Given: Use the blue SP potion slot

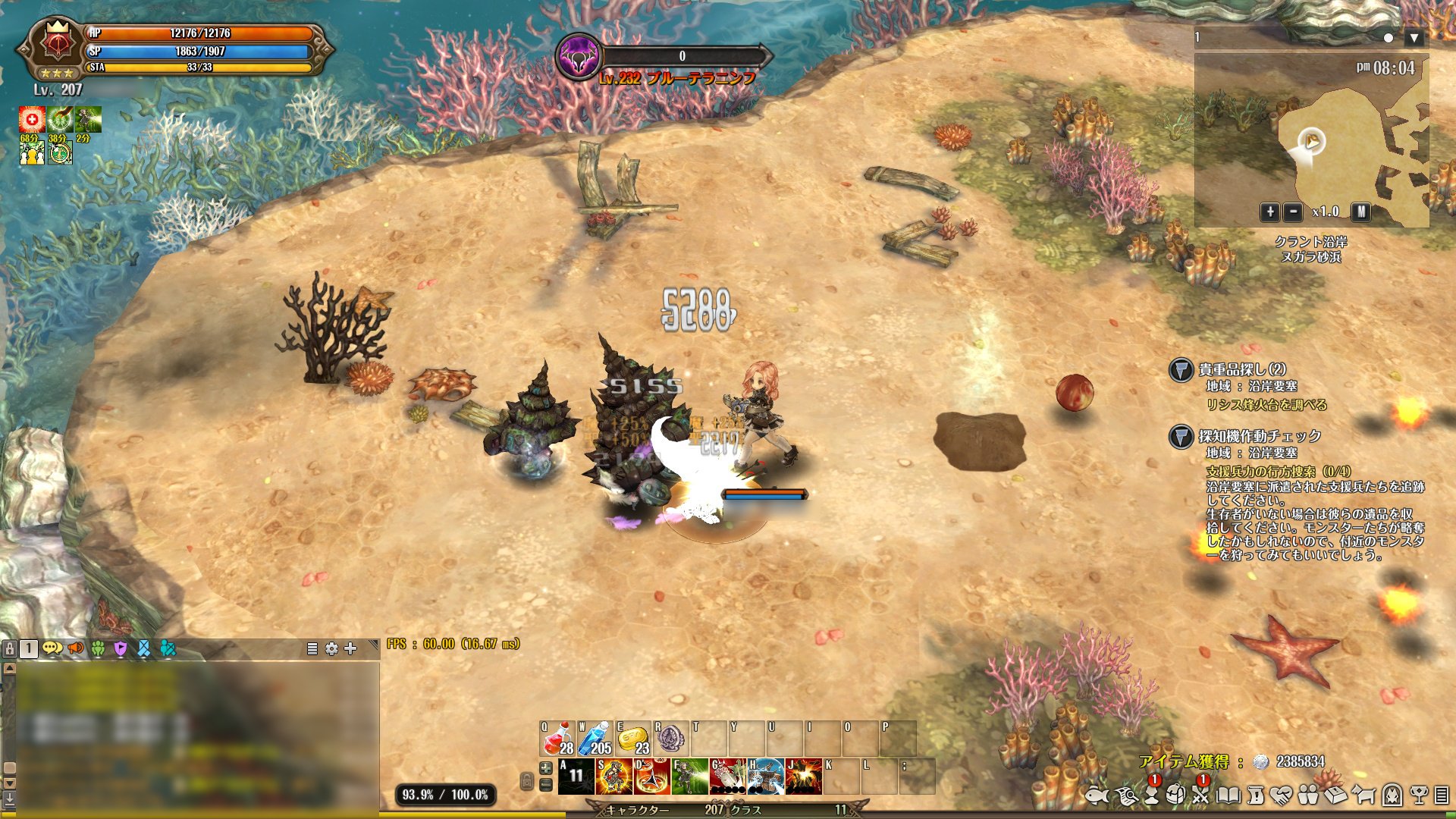Looking at the screenshot, I should point(595,737).
